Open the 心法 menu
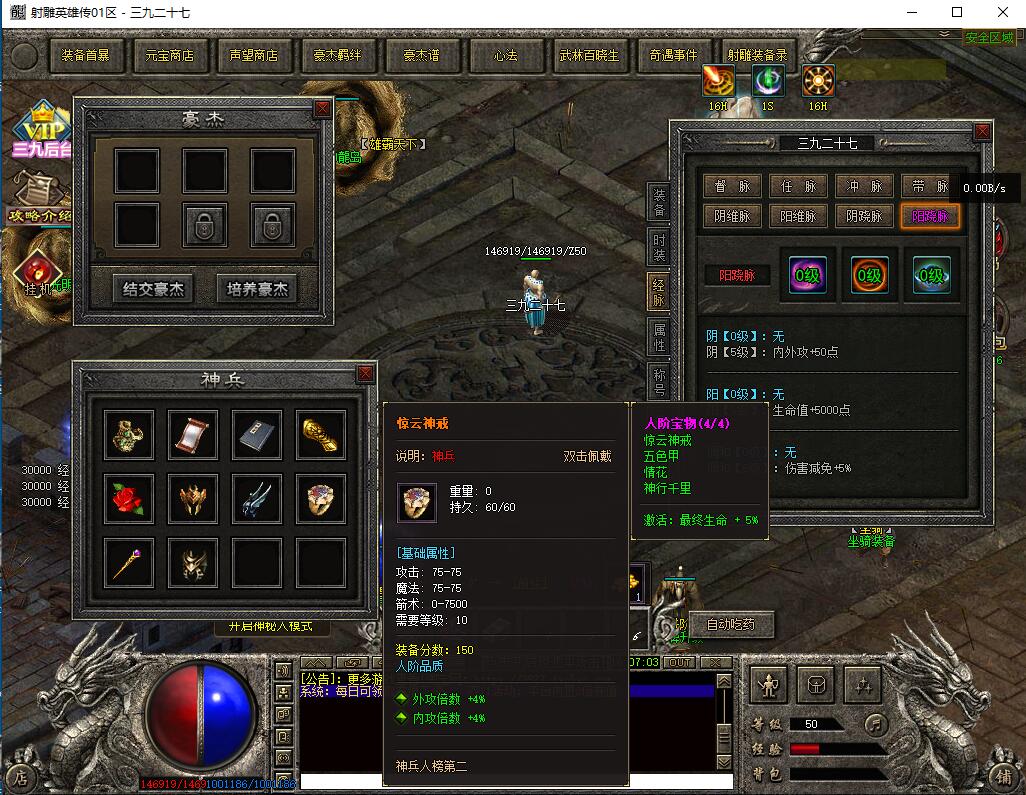Image resolution: width=1026 pixels, height=795 pixels. 506,56
